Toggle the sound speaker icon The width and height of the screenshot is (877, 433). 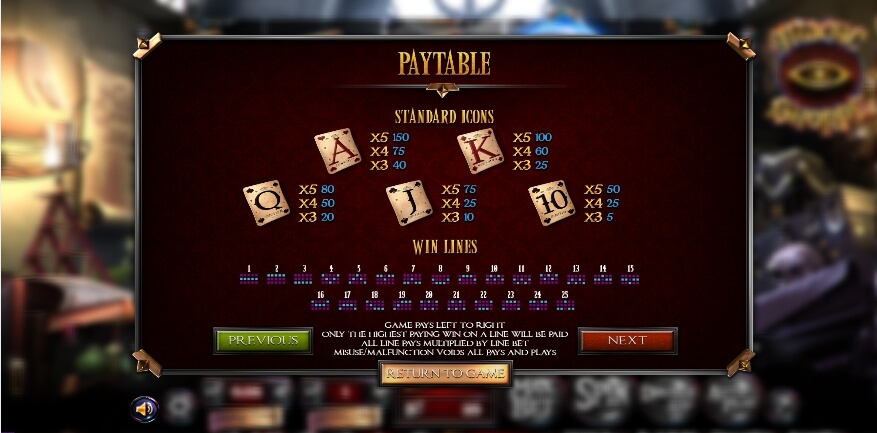coord(145,408)
